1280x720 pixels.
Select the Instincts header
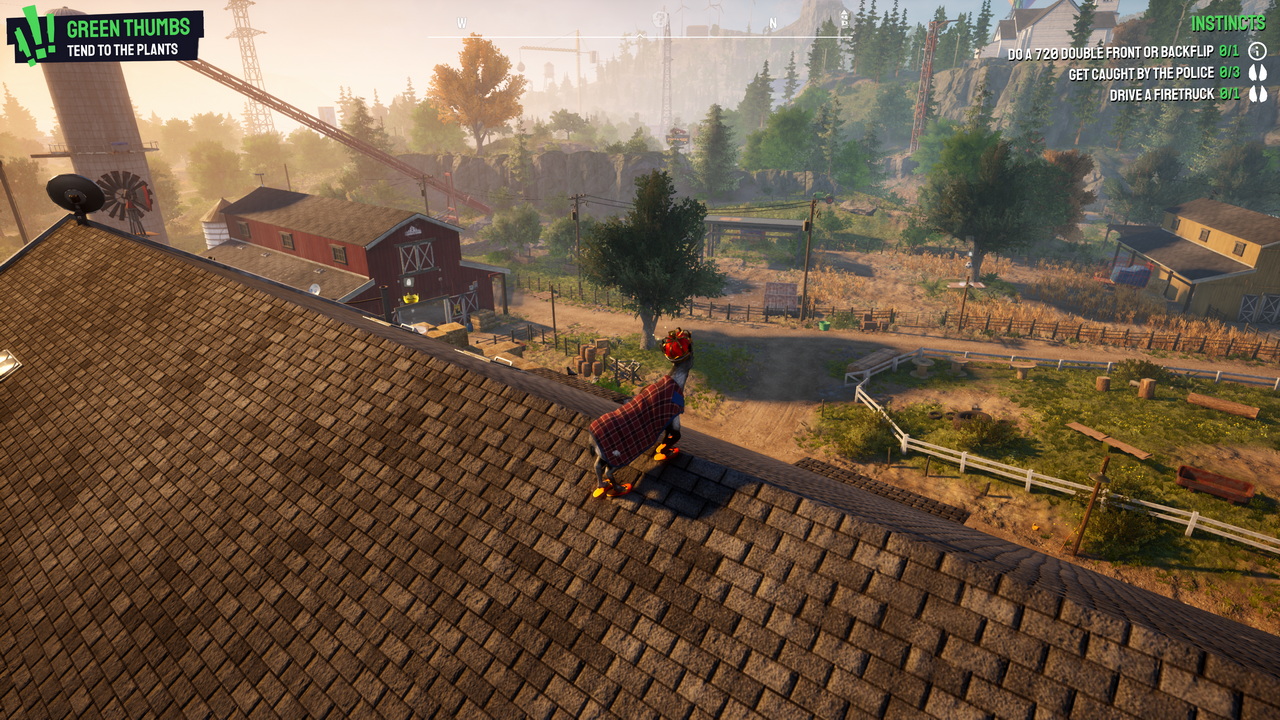click(x=1229, y=23)
